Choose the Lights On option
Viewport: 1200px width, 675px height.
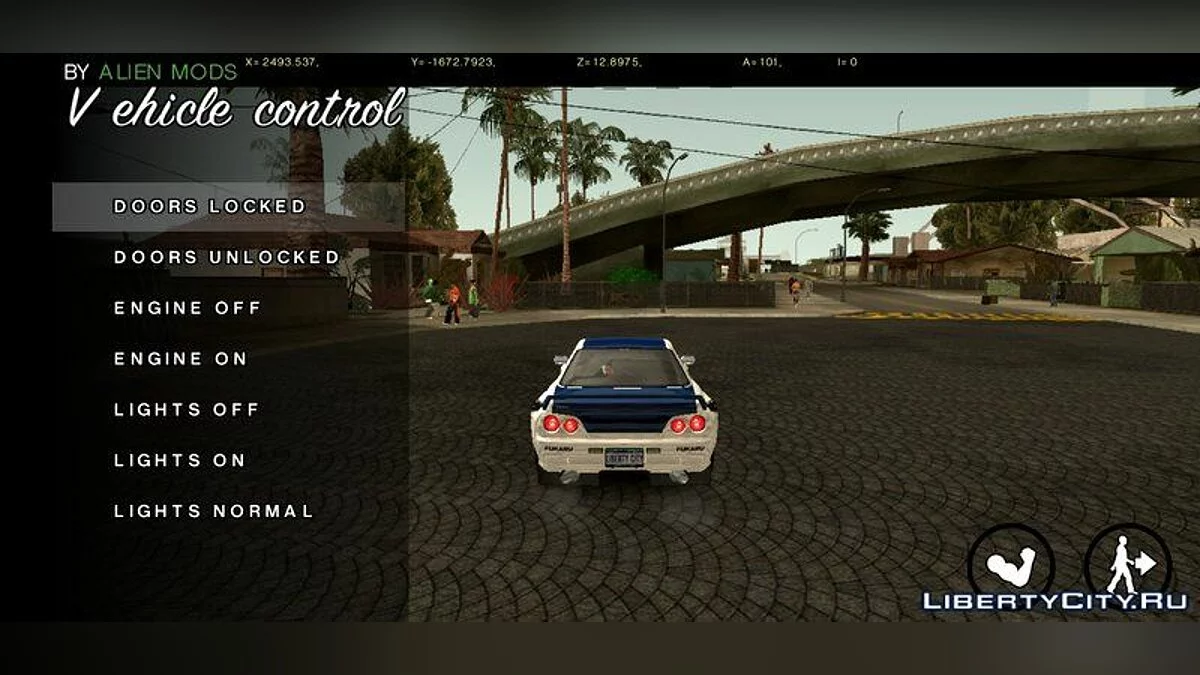point(180,461)
